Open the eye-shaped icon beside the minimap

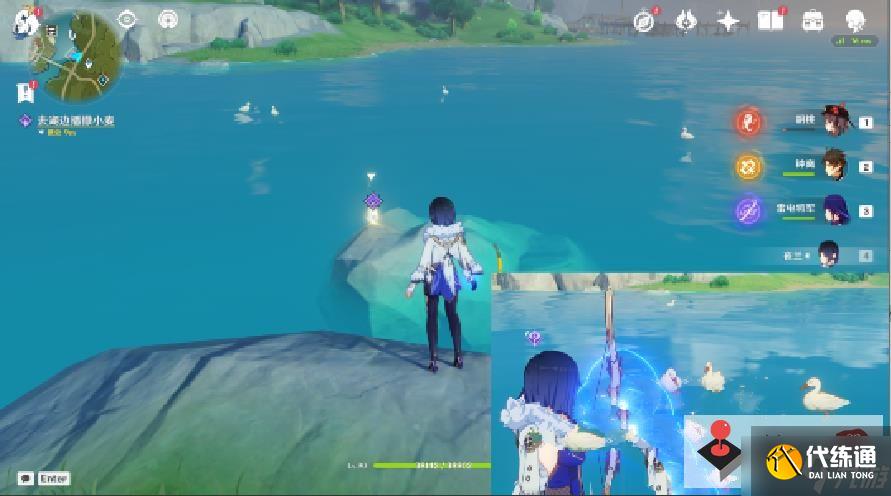click(x=127, y=19)
